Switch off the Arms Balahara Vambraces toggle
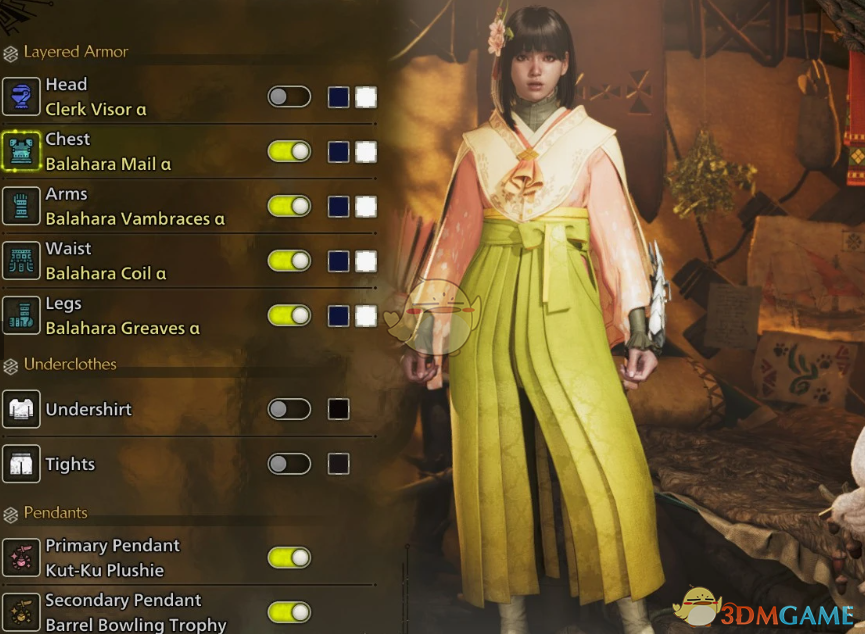This screenshot has height=634, width=865. click(x=289, y=206)
